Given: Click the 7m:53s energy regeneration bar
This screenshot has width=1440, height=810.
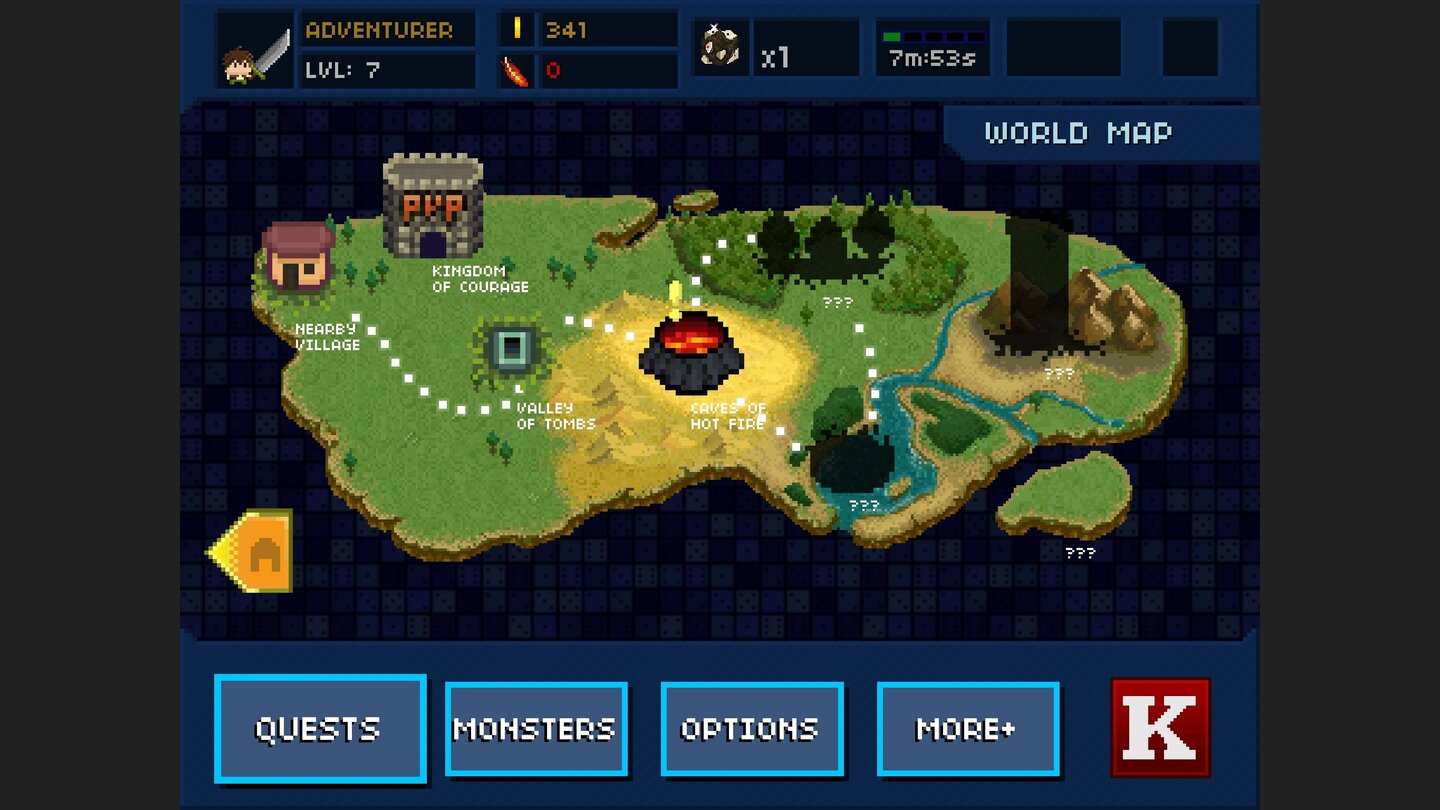Looking at the screenshot, I should tap(932, 47).
